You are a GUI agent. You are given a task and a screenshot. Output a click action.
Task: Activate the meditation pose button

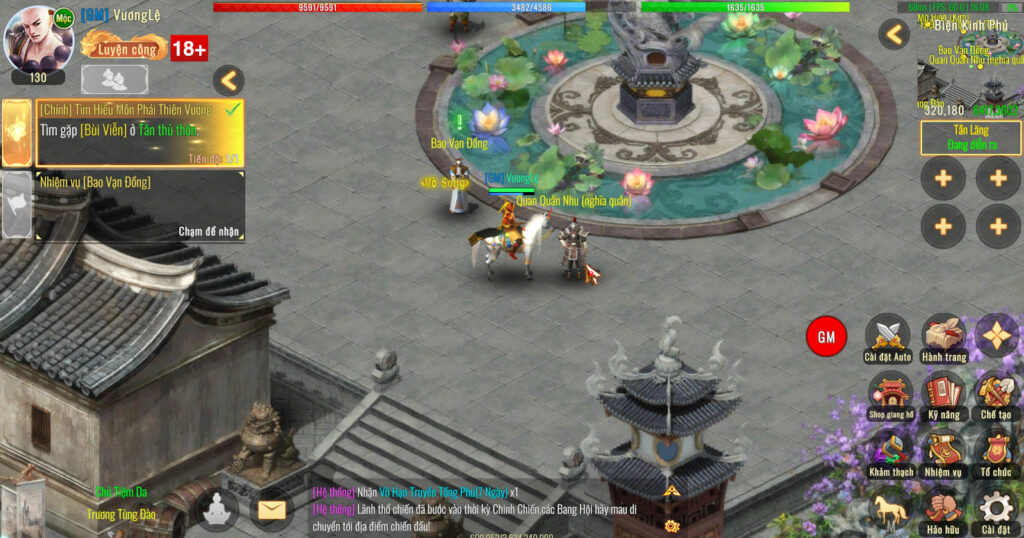point(217,510)
